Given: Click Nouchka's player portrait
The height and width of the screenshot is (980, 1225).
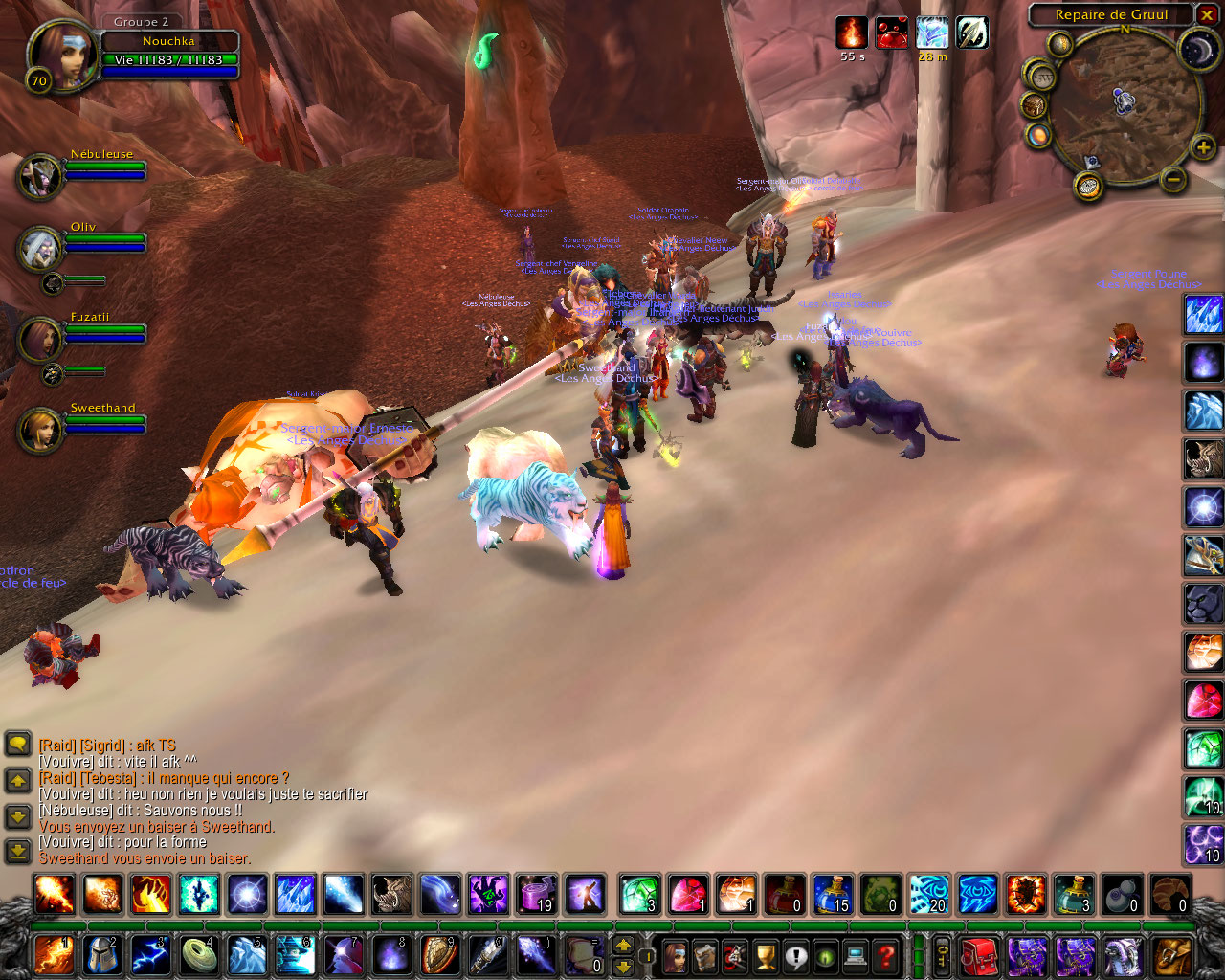Looking at the screenshot, I should (x=62, y=54).
